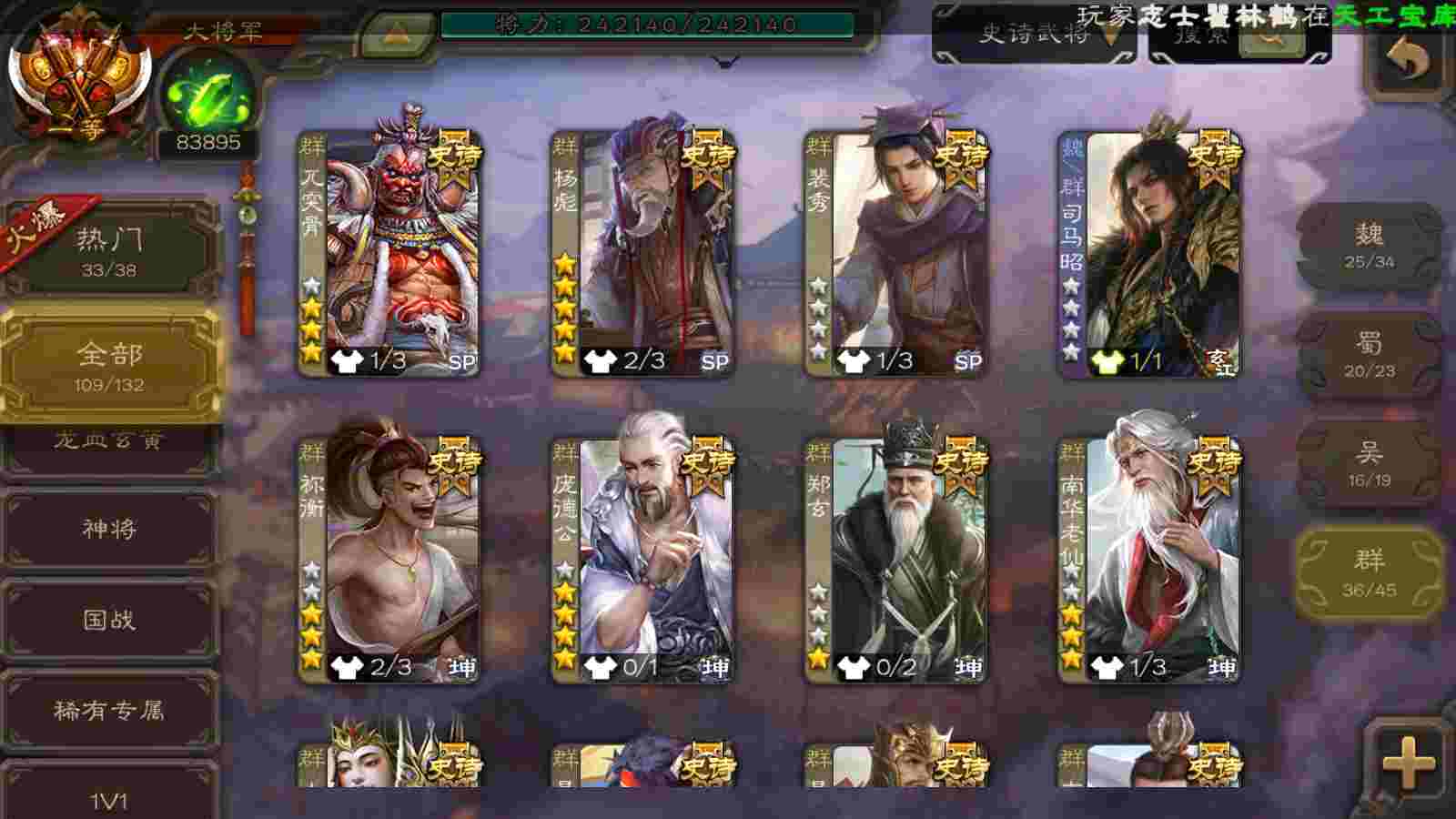
Task: Filter heroes by 魏 faction
Action: [1369, 246]
